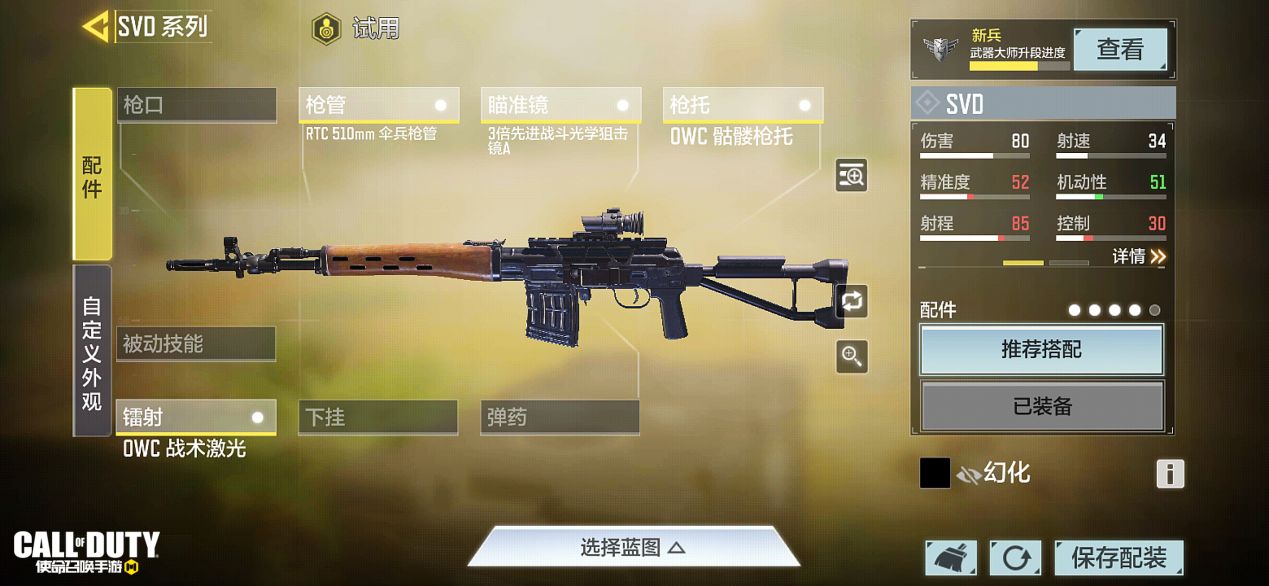Toggle the 幻化 appearance visibility
The height and width of the screenshot is (586, 1269).
pos(968,473)
